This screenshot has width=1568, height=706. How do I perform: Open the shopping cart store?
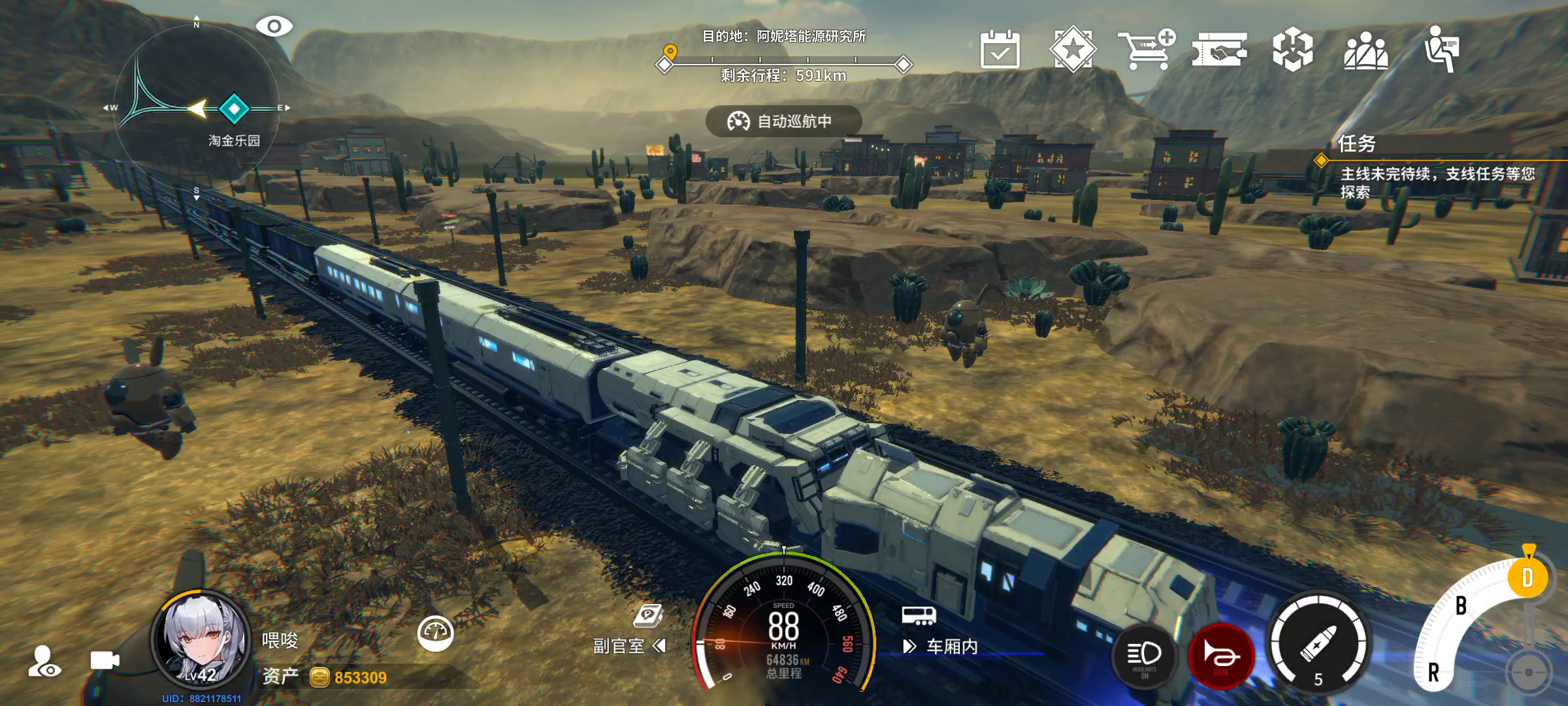click(x=1146, y=49)
